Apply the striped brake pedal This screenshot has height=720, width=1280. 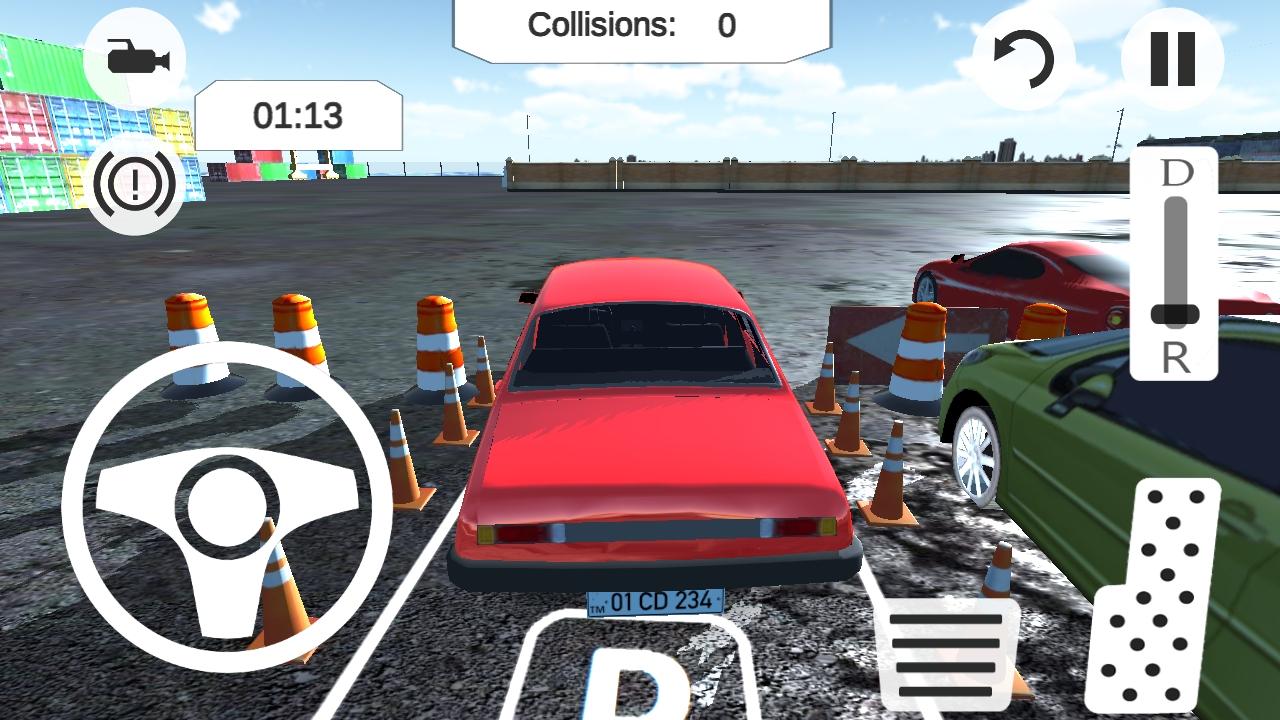[x=946, y=653]
